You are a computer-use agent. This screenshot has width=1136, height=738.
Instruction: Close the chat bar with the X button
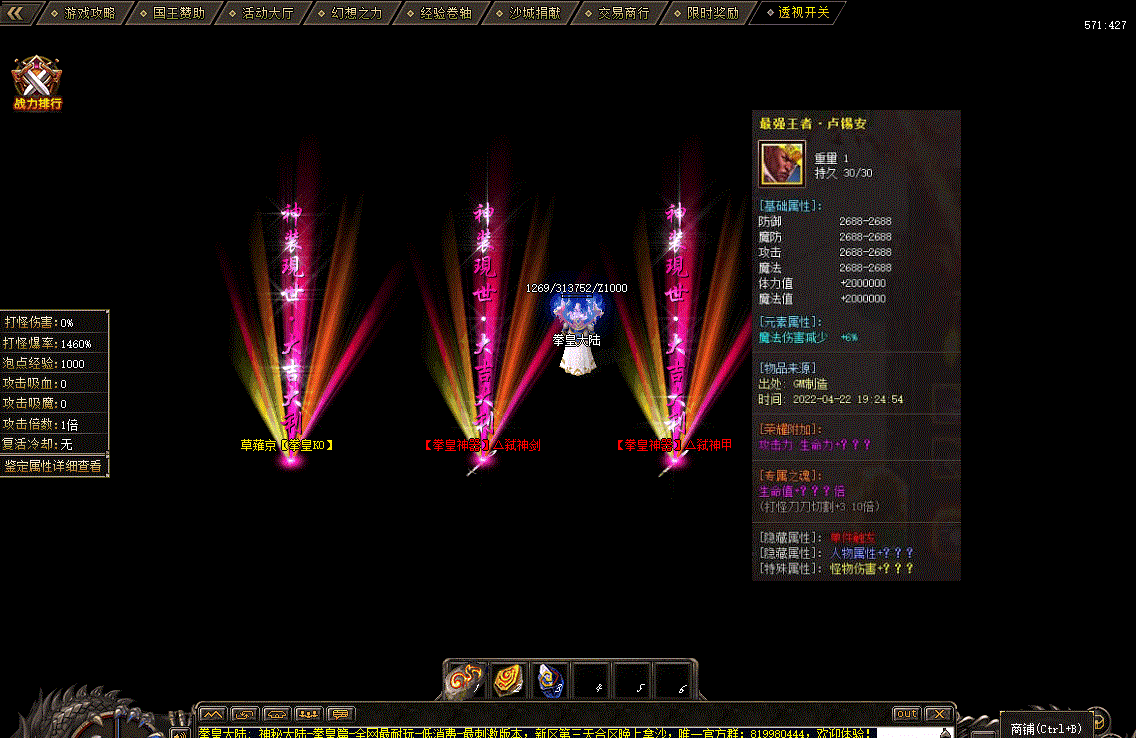coord(938,714)
